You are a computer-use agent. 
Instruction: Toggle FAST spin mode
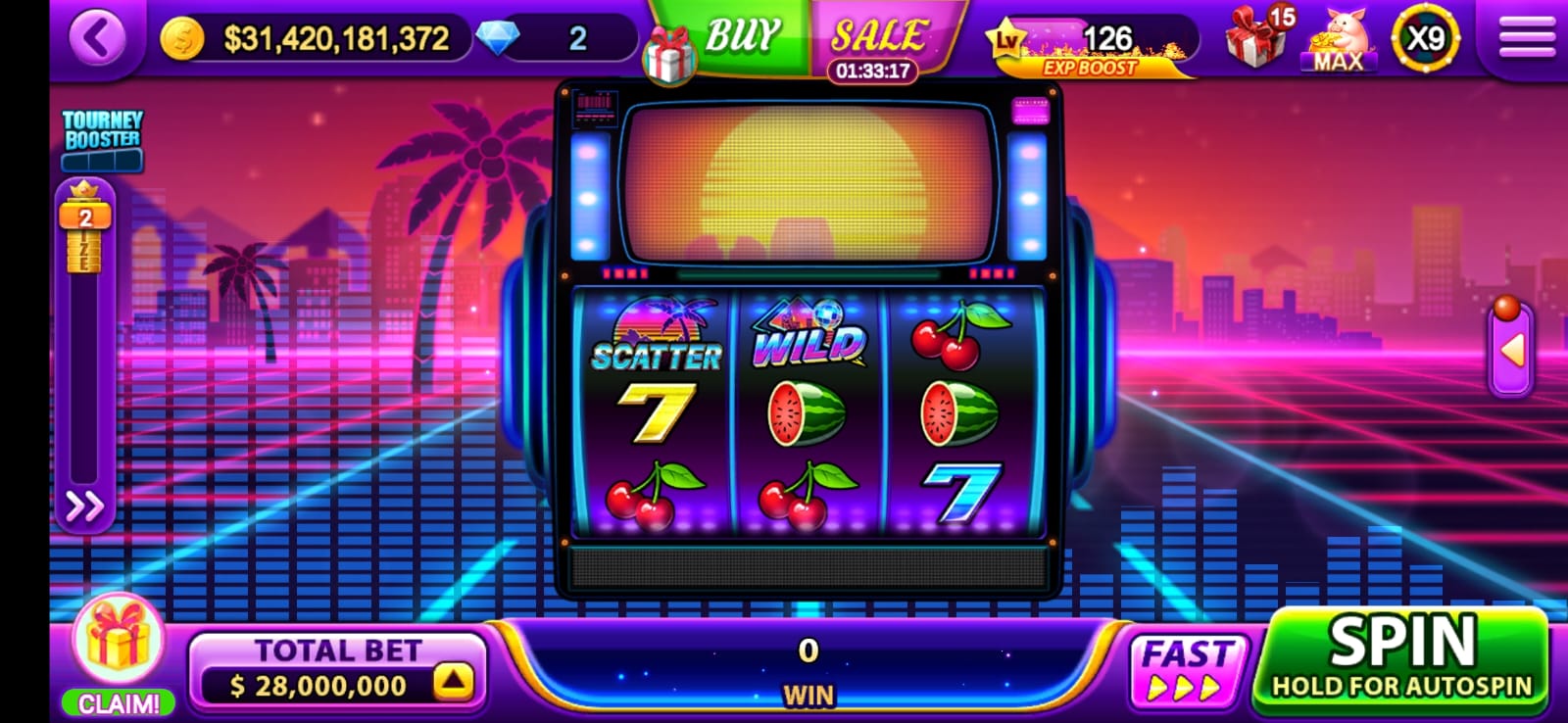[1187, 669]
